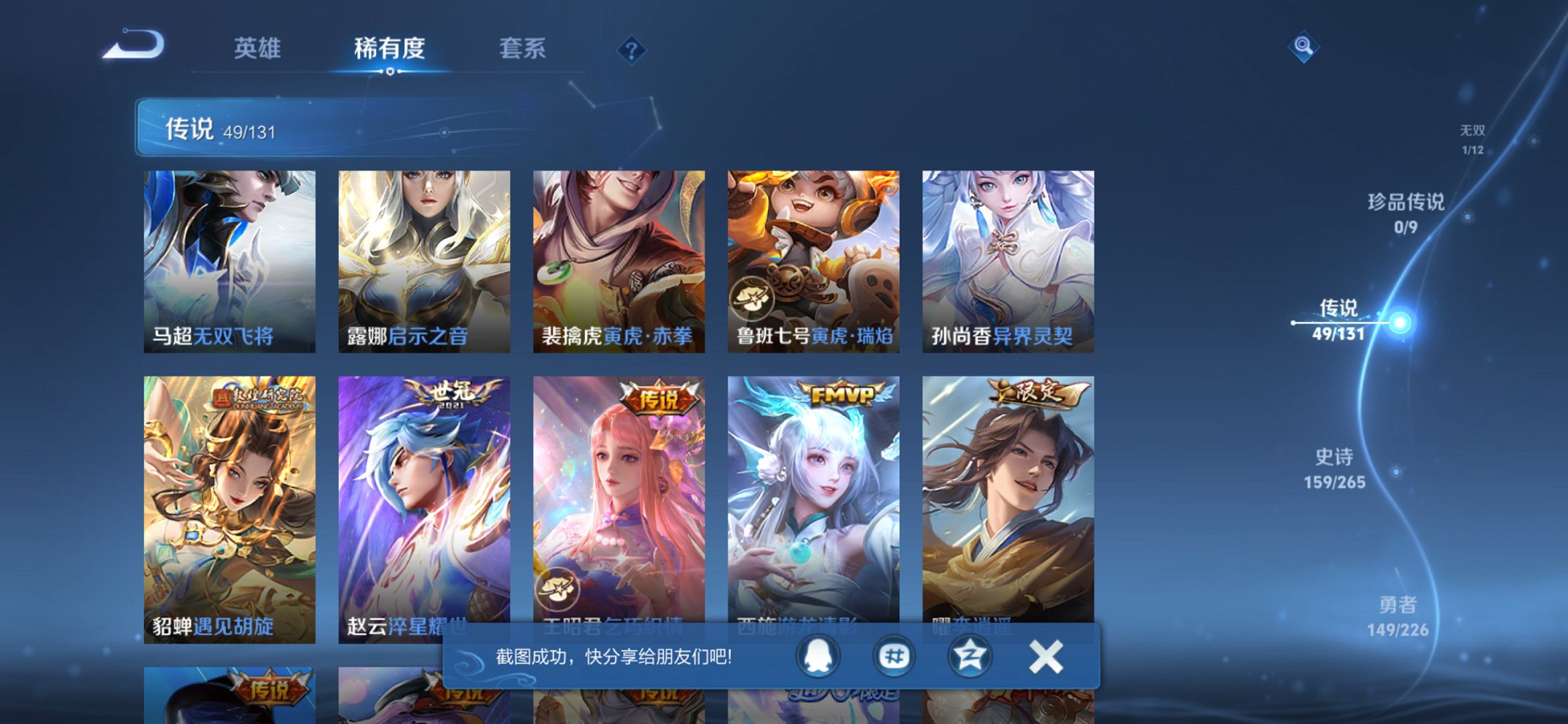Image resolution: width=1568 pixels, height=724 pixels.
Task: Click the hashtag community share icon
Action: pos(894,655)
